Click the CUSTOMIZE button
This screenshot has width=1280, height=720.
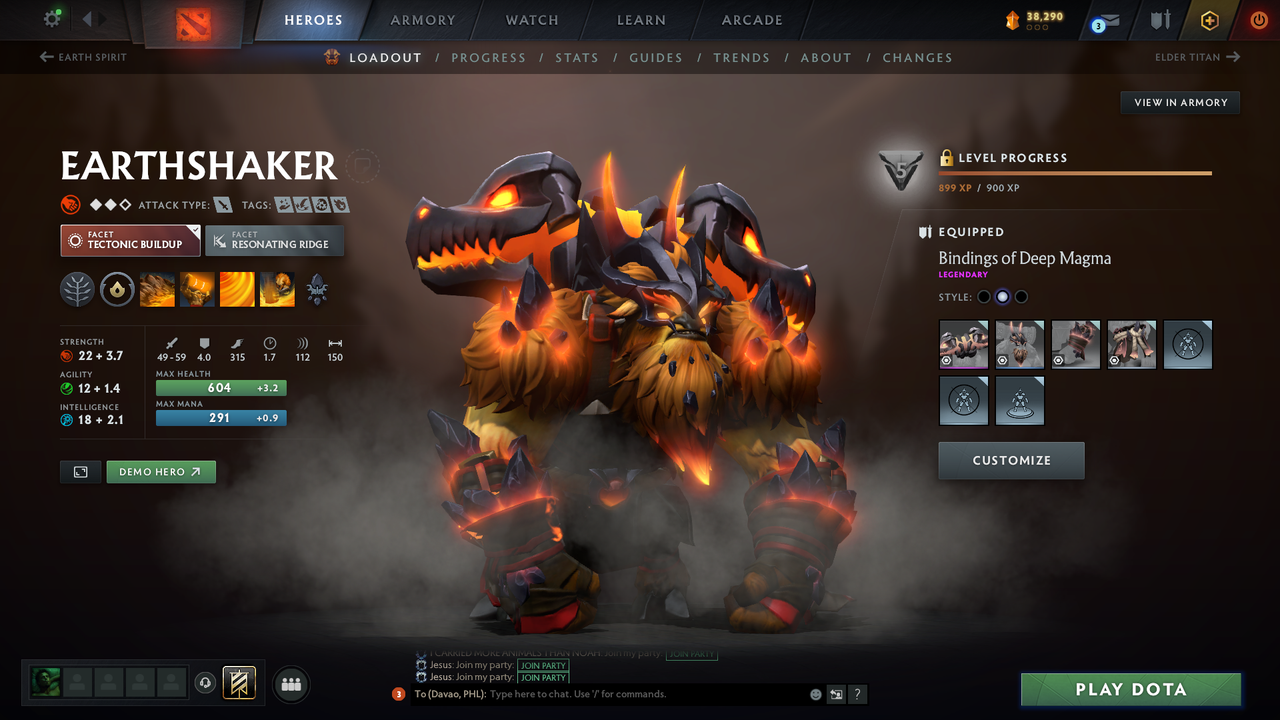(1011, 461)
